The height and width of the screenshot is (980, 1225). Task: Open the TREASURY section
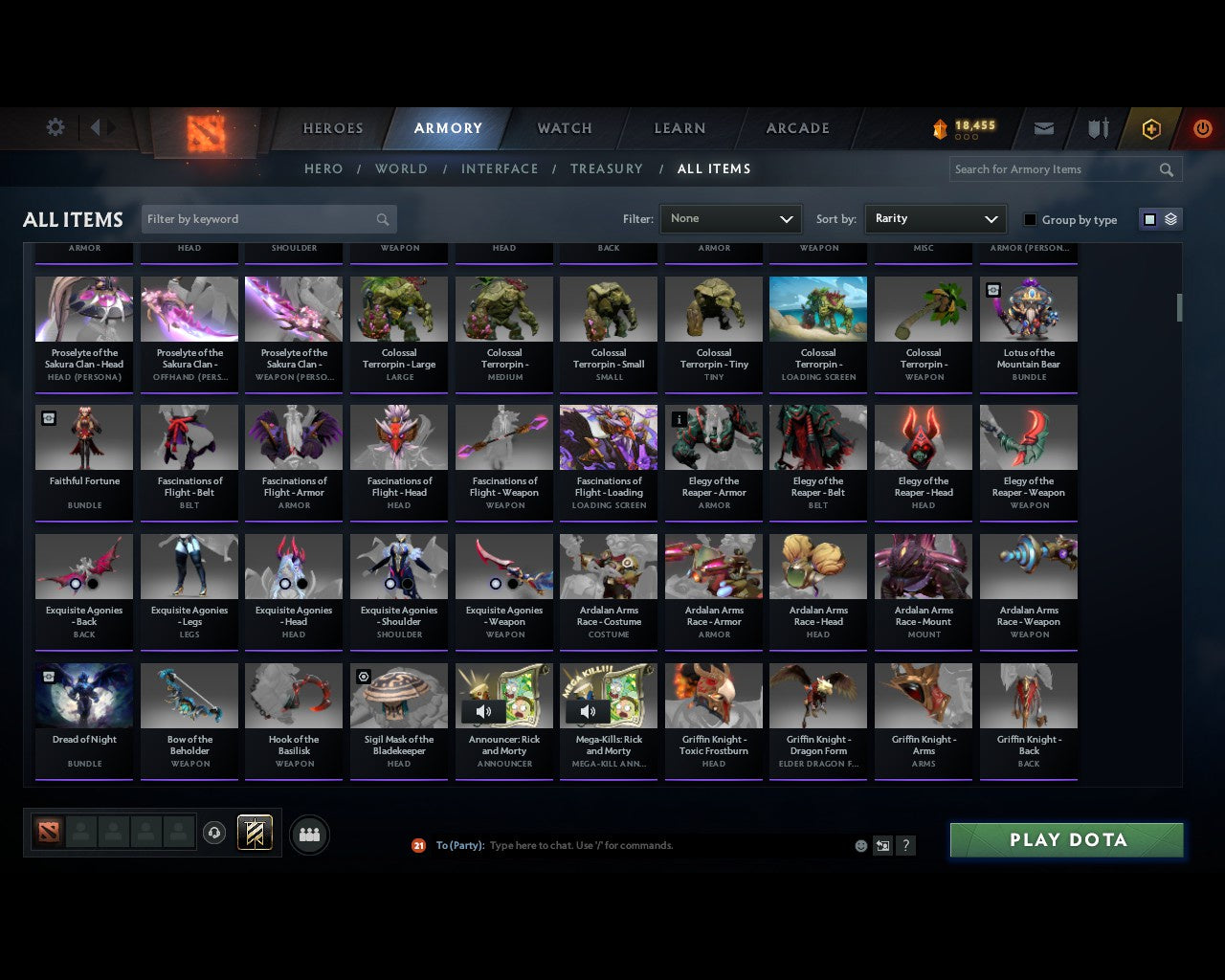point(606,168)
